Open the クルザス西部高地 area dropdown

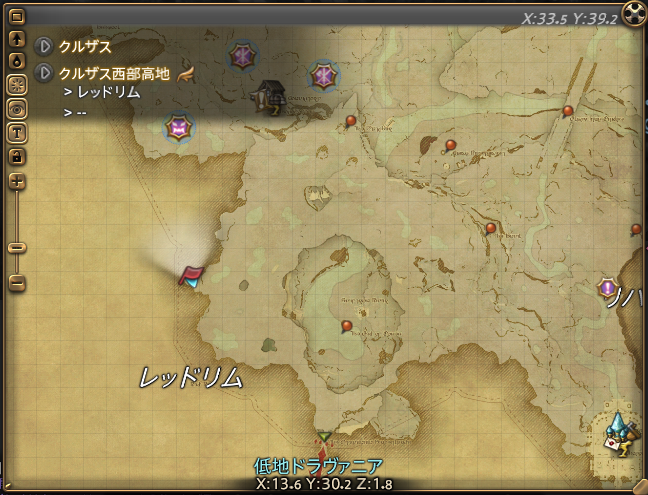pos(43,73)
